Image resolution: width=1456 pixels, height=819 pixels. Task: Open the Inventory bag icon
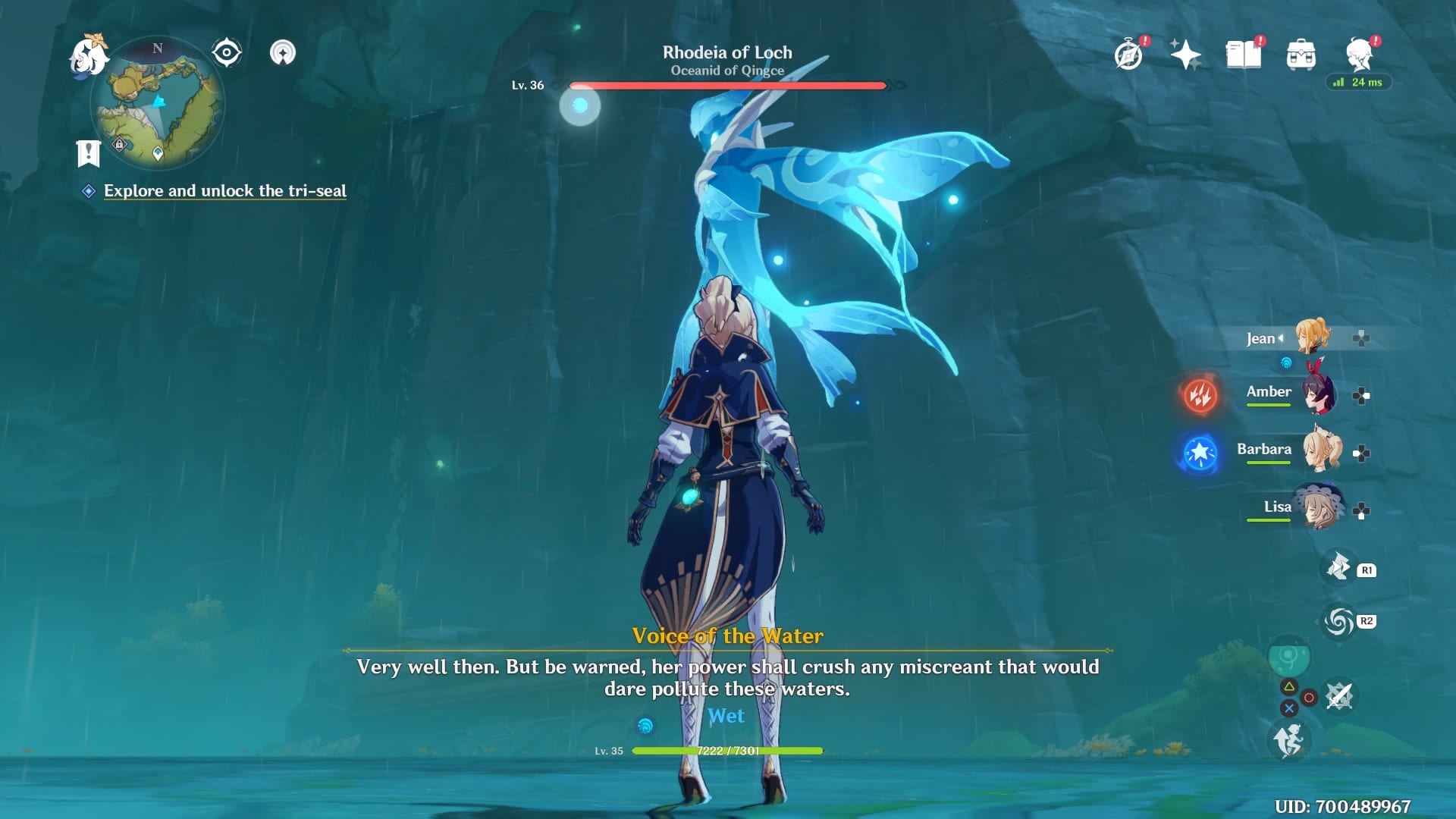[1302, 53]
